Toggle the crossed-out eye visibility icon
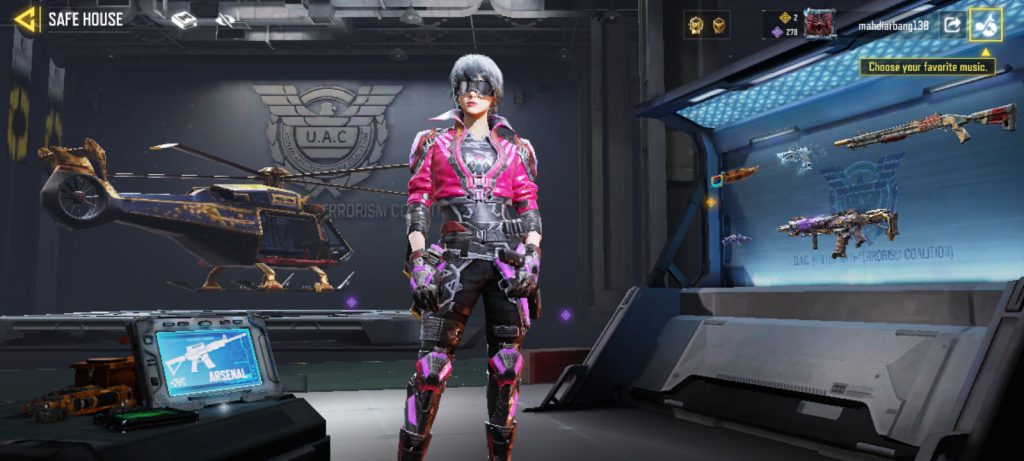The height and width of the screenshot is (461, 1024). click(227, 20)
